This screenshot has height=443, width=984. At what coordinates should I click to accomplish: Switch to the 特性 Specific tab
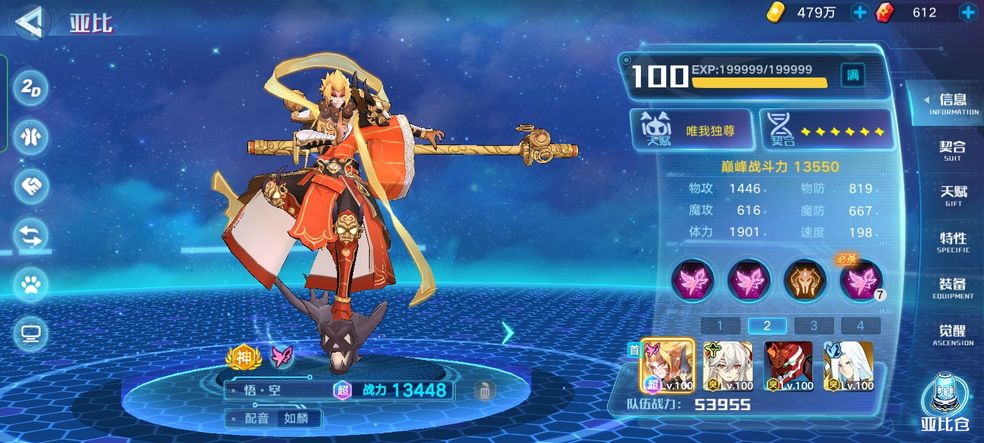(952, 242)
